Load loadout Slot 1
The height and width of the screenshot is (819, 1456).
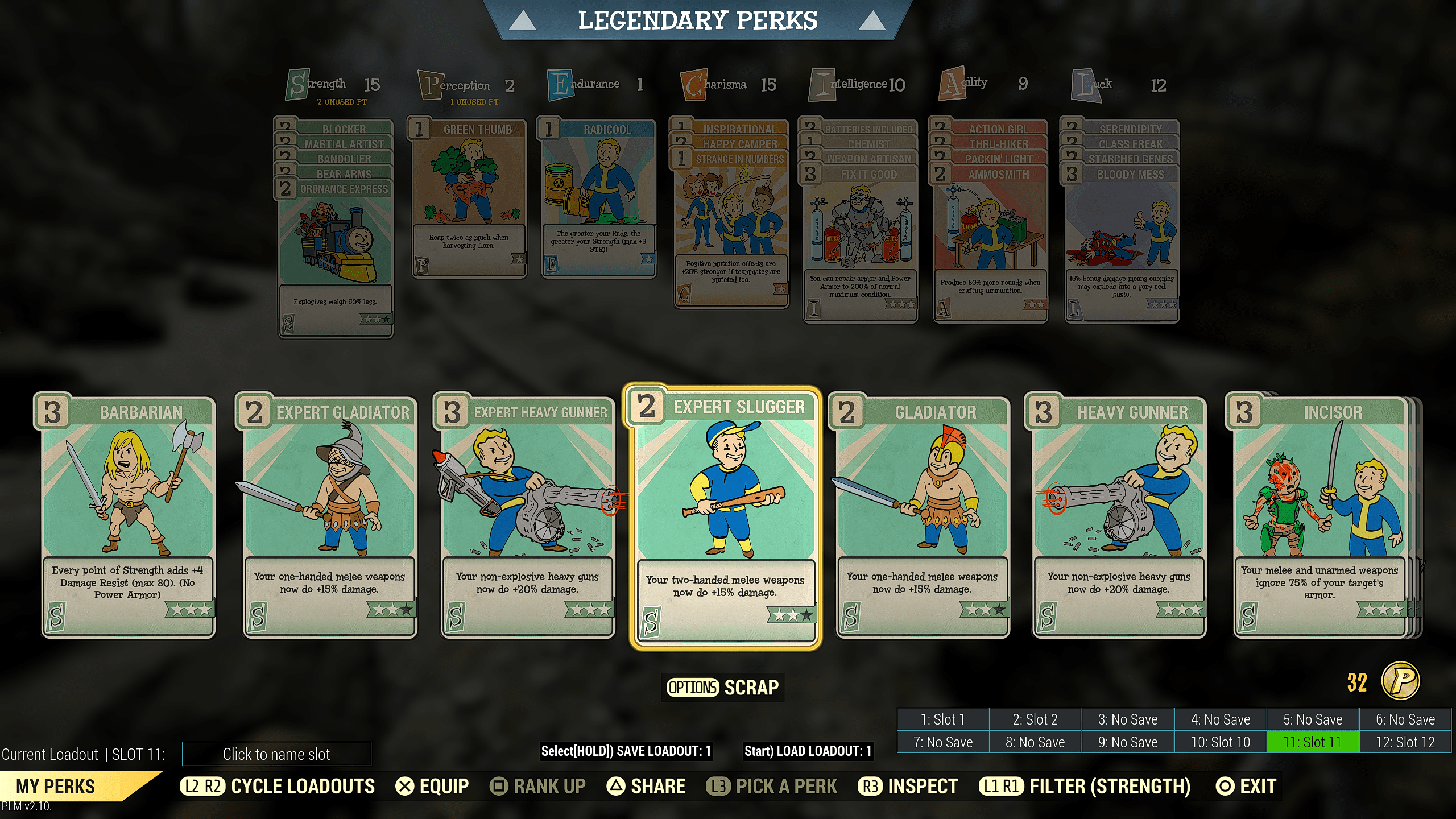pyautogui.click(x=943, y=719)
